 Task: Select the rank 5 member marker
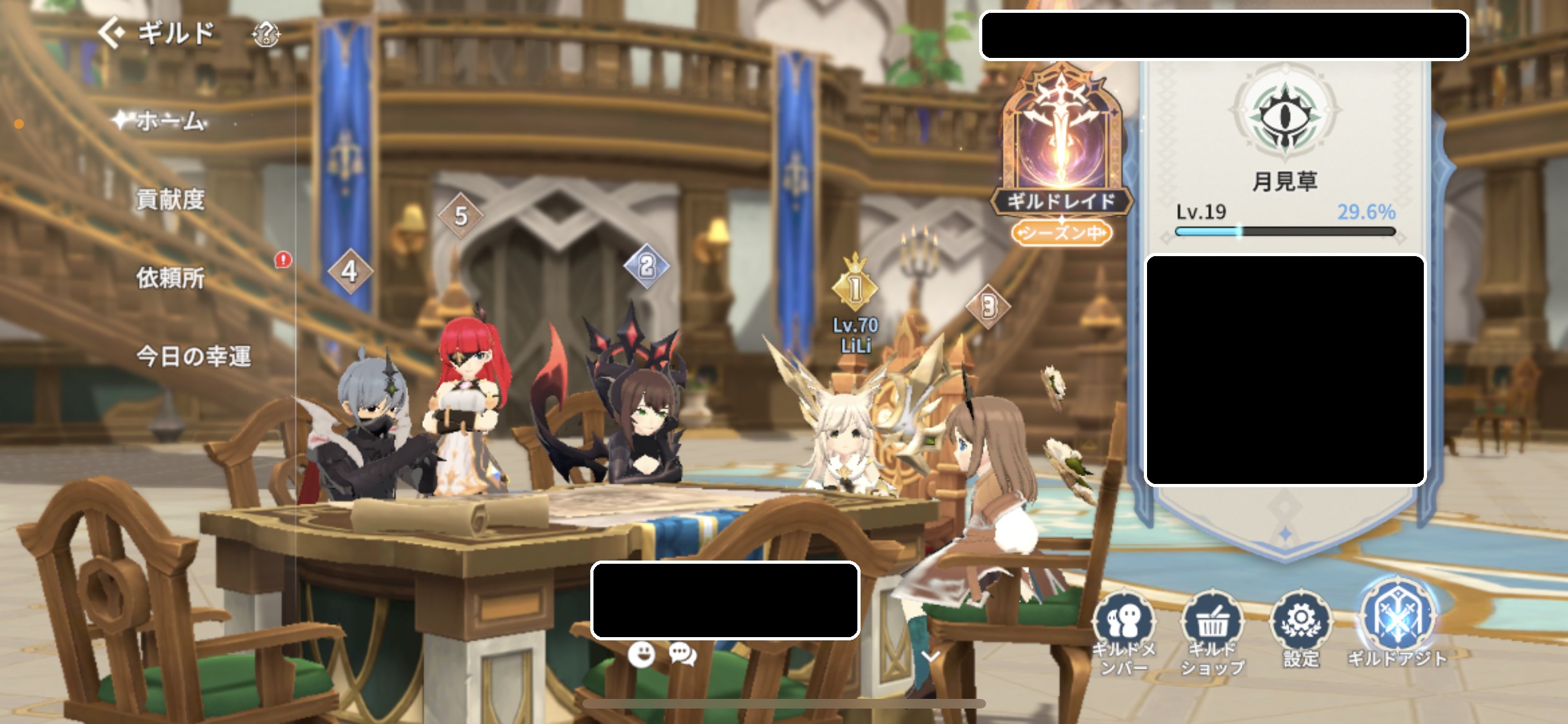click(x=460, y=216)
